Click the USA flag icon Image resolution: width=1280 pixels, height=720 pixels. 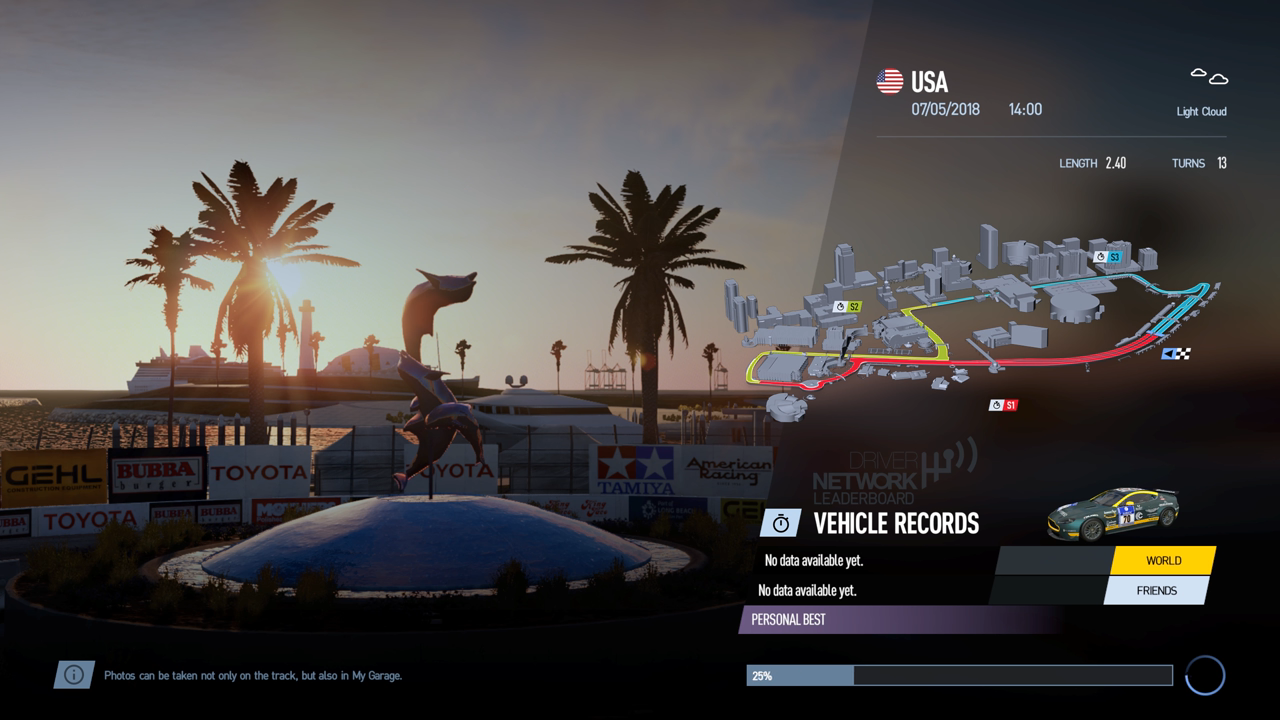(889, 81)
